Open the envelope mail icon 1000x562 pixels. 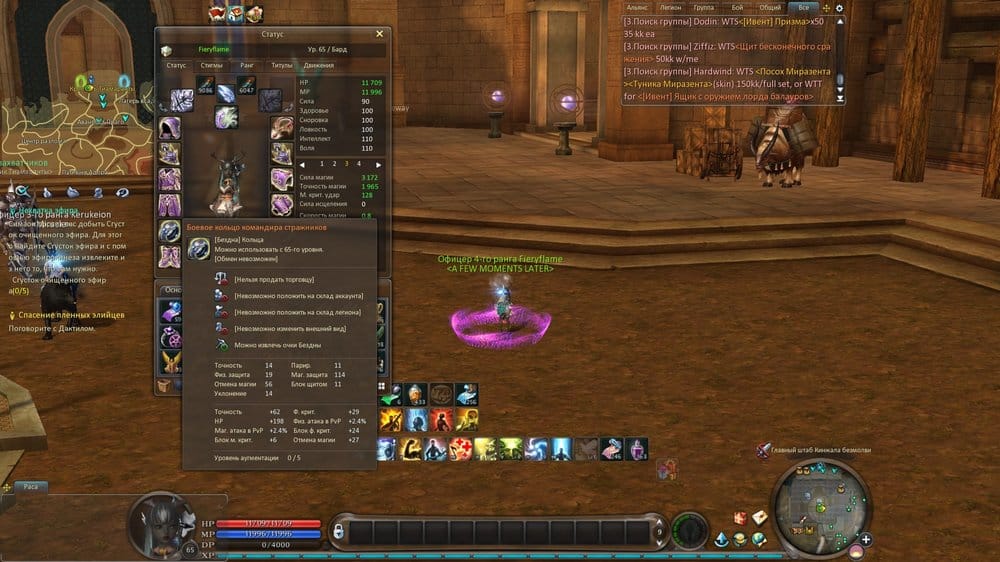click(x=759, y=516)
